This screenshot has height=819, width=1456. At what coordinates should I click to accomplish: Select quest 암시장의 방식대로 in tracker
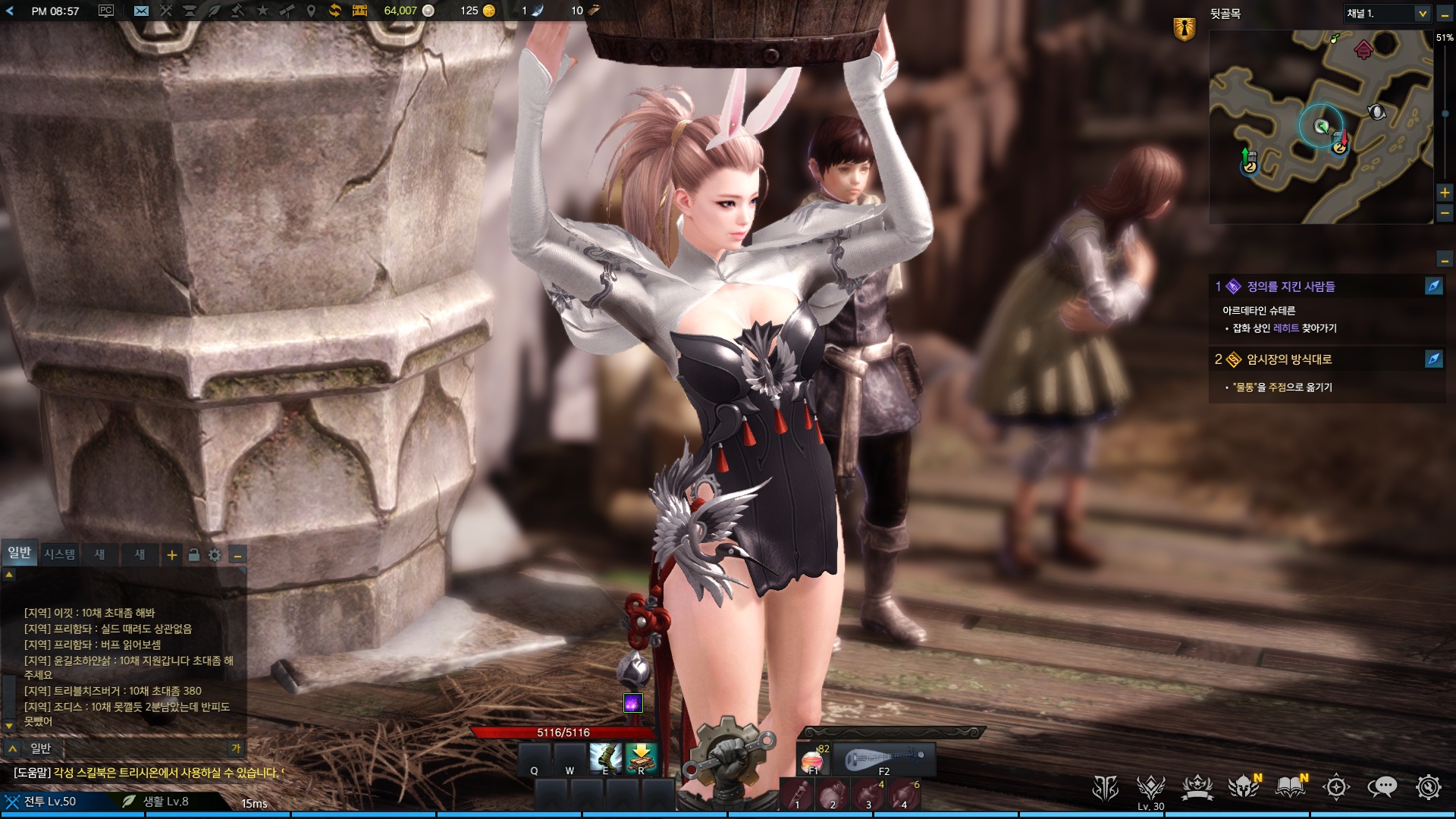tap(1289, 359)
